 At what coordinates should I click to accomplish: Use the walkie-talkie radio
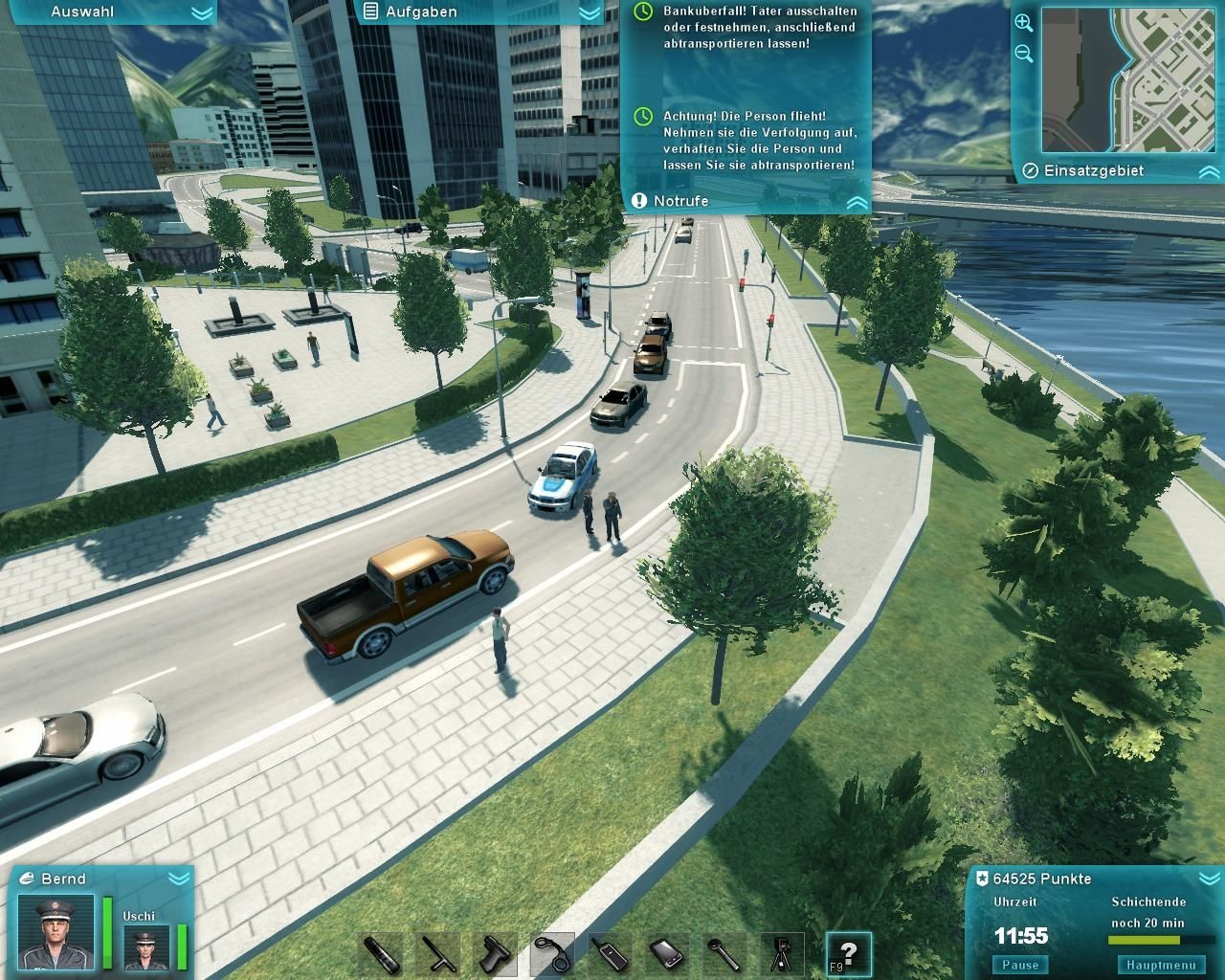coord(610,954)
